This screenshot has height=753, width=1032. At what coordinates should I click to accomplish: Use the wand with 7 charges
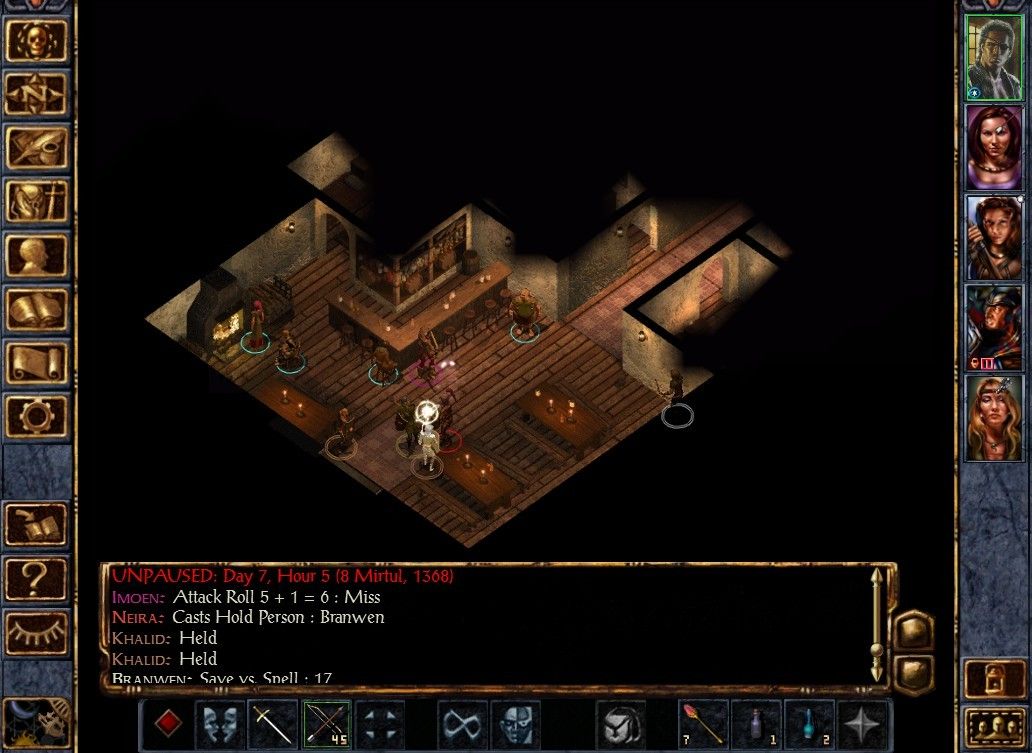pos(701,724)
